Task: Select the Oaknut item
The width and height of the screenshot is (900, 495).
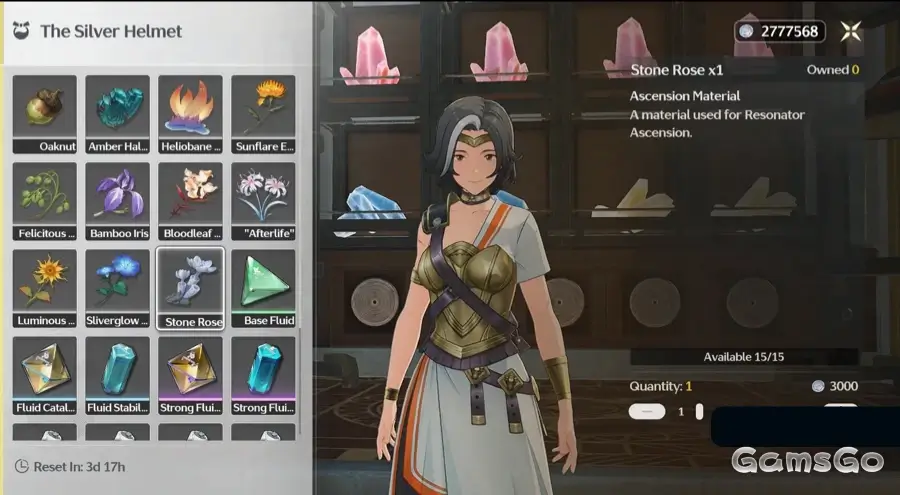Action: pyautogui.click(x=45, y=114)
